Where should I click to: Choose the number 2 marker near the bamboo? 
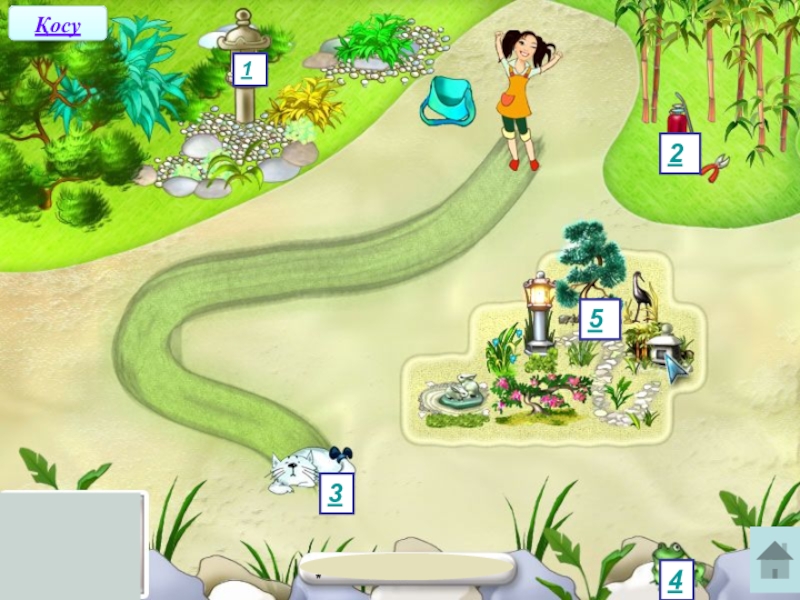tap(678, 154)
